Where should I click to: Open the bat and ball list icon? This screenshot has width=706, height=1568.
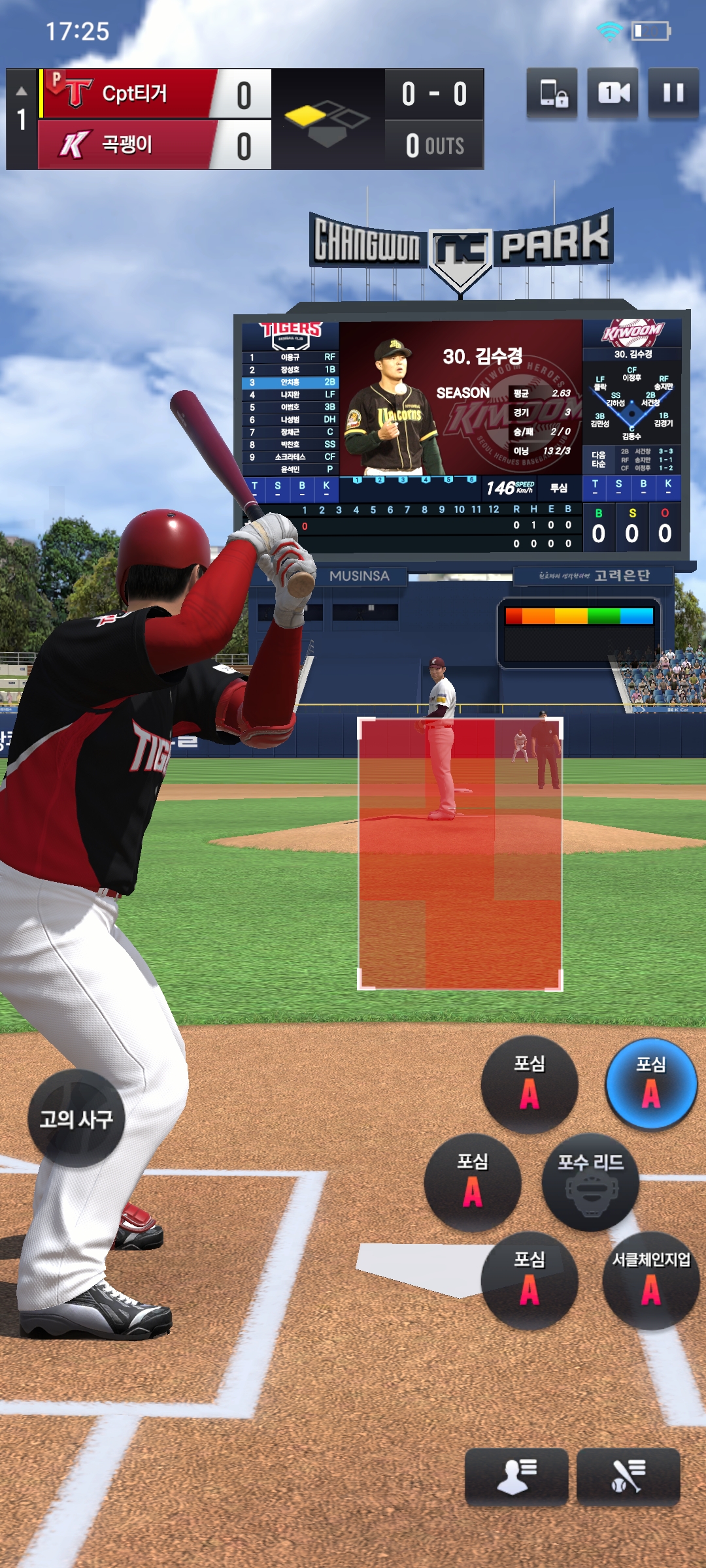(x=628, y=1477)
